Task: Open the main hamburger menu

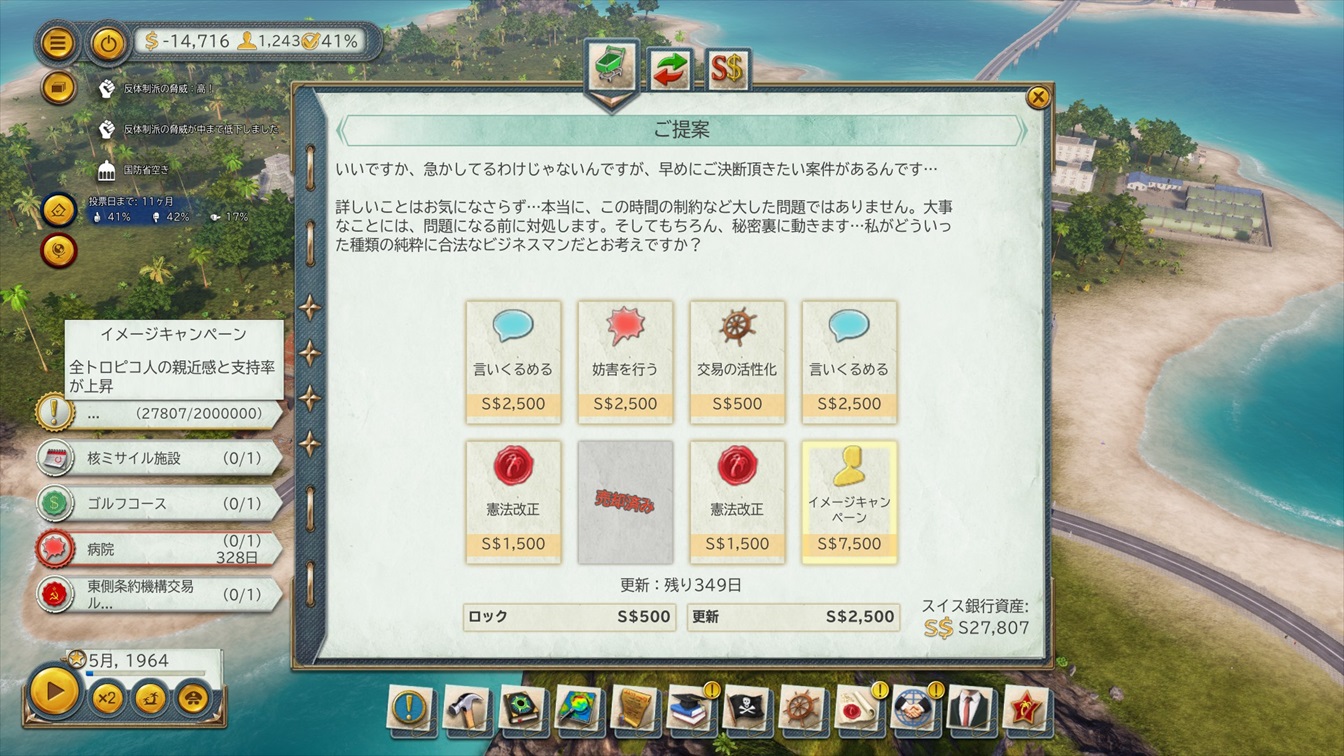Action: (x=58, y=43)
